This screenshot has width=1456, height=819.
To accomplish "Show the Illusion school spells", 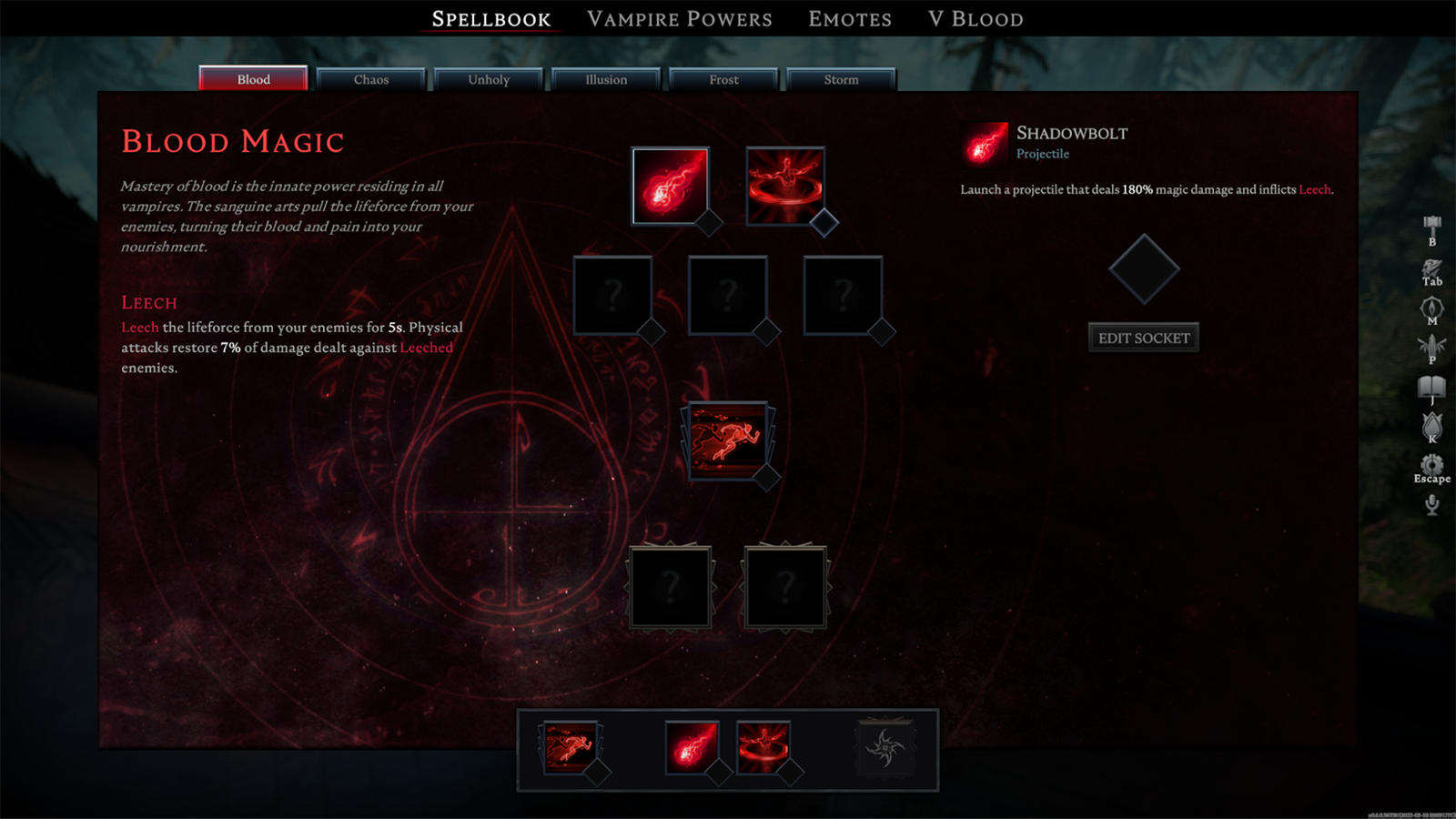I will pos(606,80).
